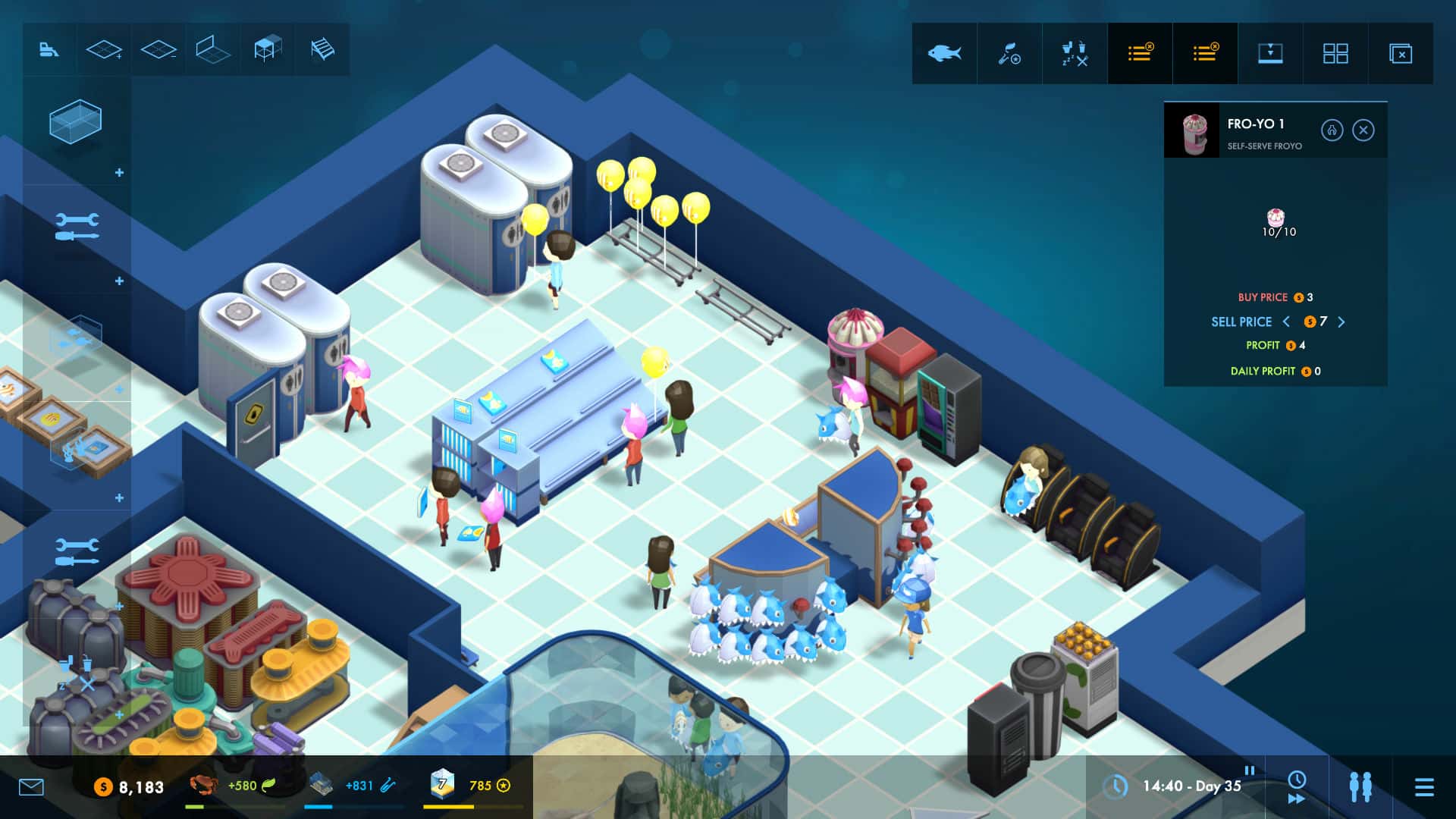Select the bulldozer demolish tool
Image resolution: width=1456 pixels, height=819 pixels.
49,49
